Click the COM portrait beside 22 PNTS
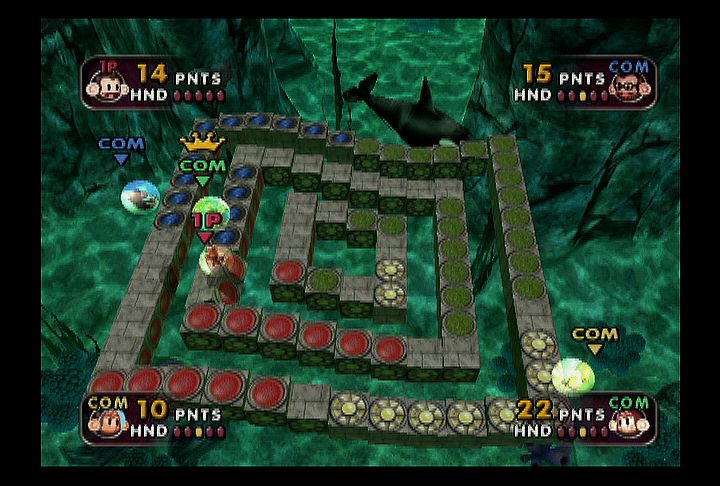Screen dimensions: 720x486 (x=627, y=416)
